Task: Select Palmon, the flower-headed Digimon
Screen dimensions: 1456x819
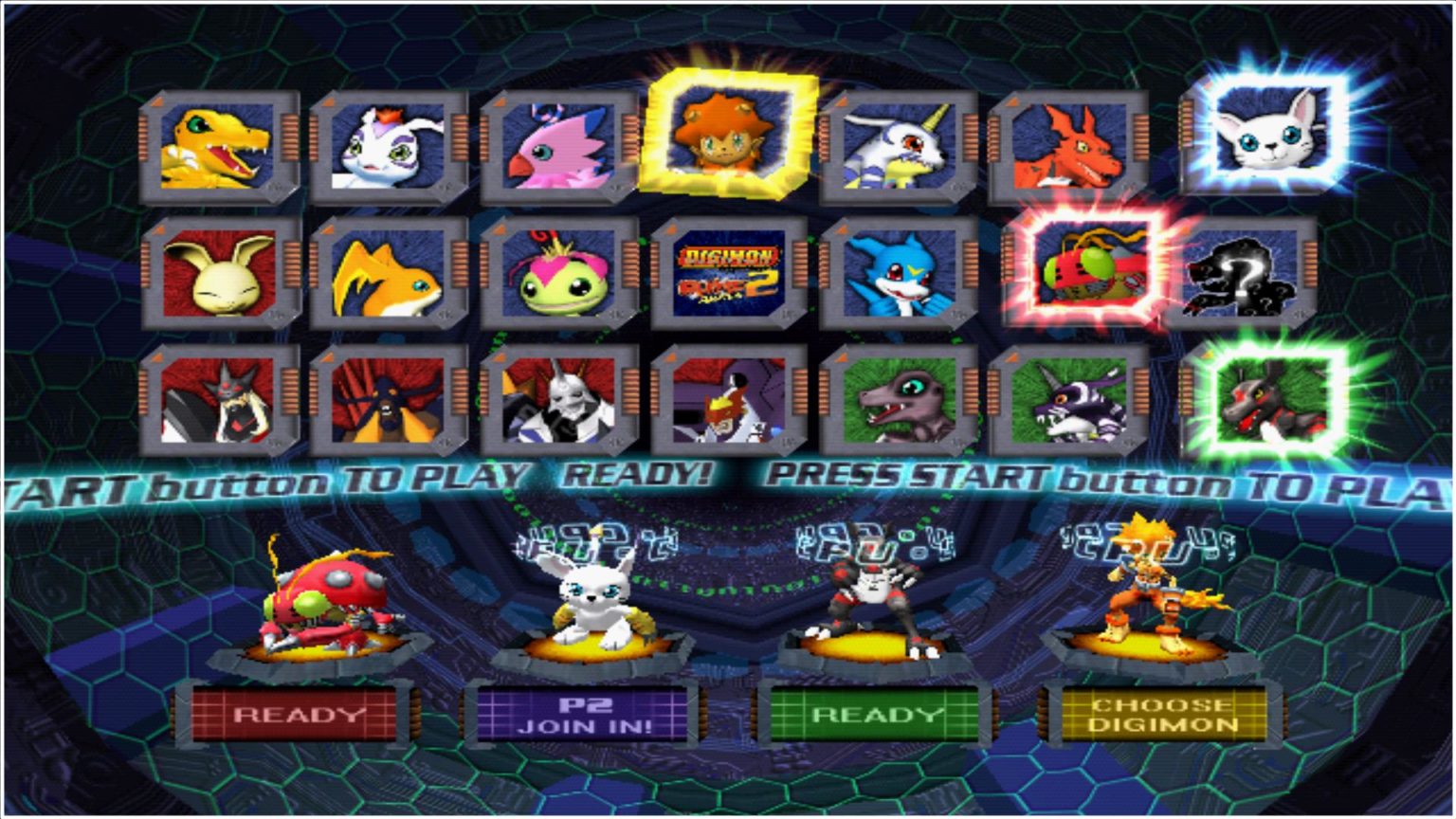Action: click(x=557, y=277)
